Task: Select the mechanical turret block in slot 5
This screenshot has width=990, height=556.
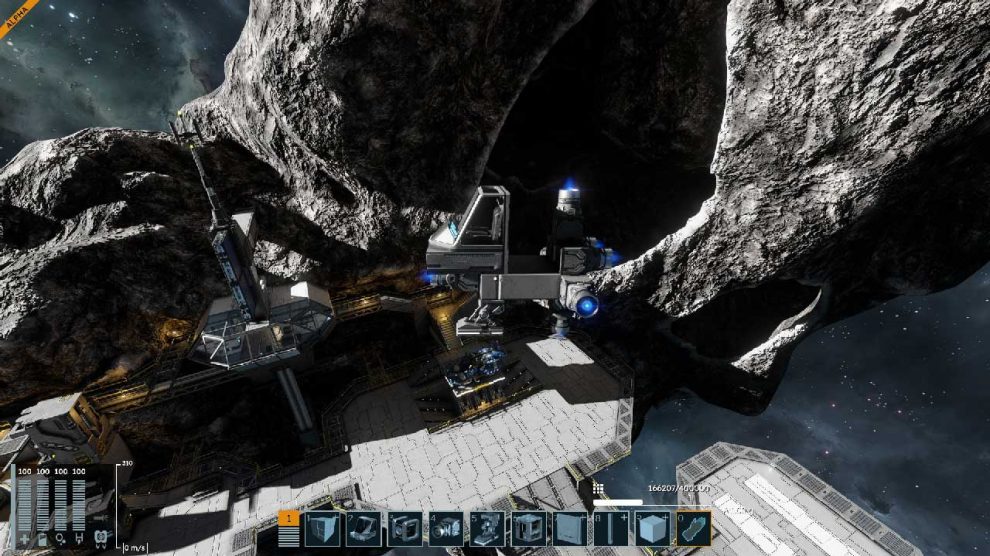Action: 487,528
